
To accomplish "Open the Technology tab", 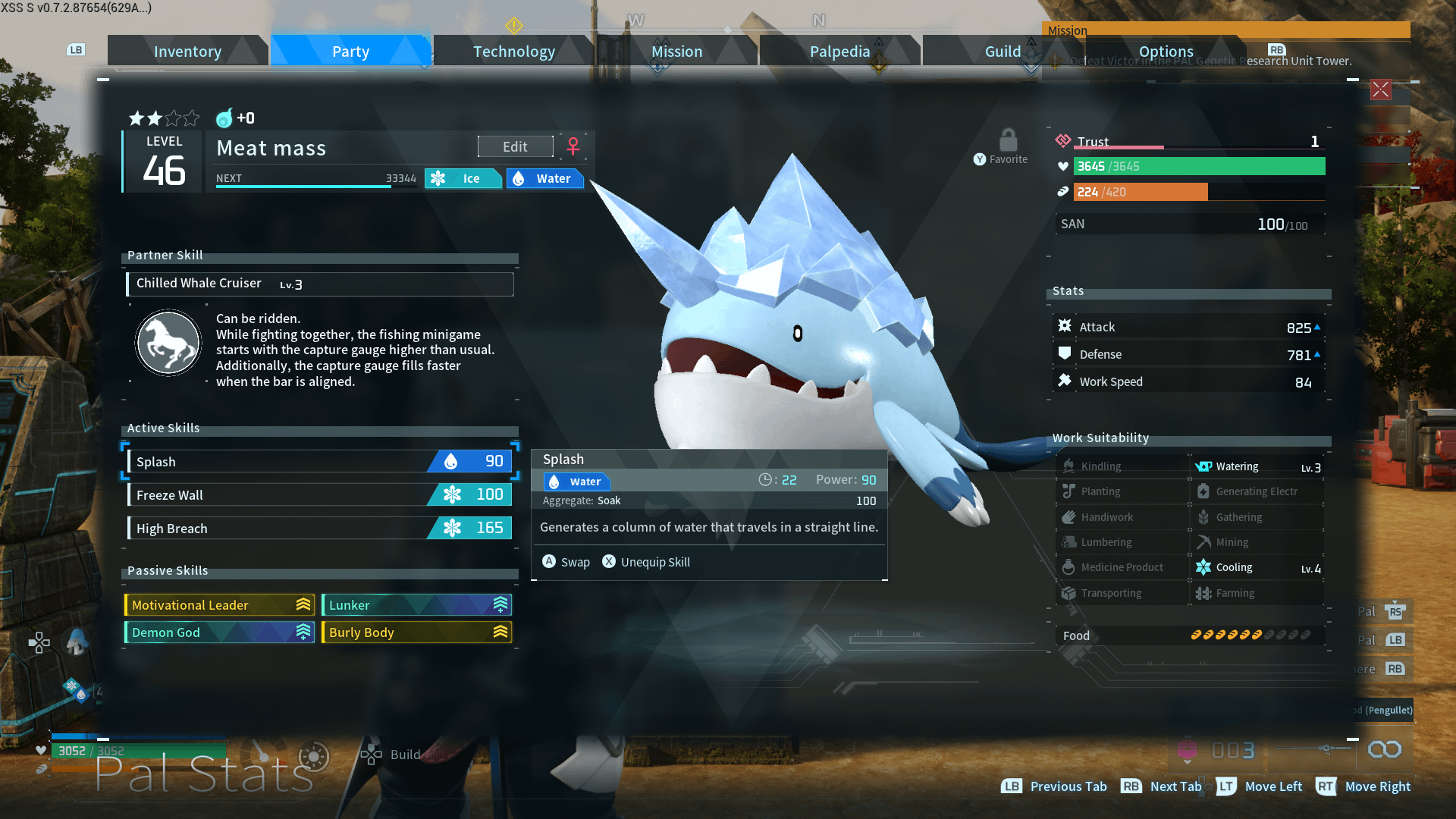I will 514,52.
